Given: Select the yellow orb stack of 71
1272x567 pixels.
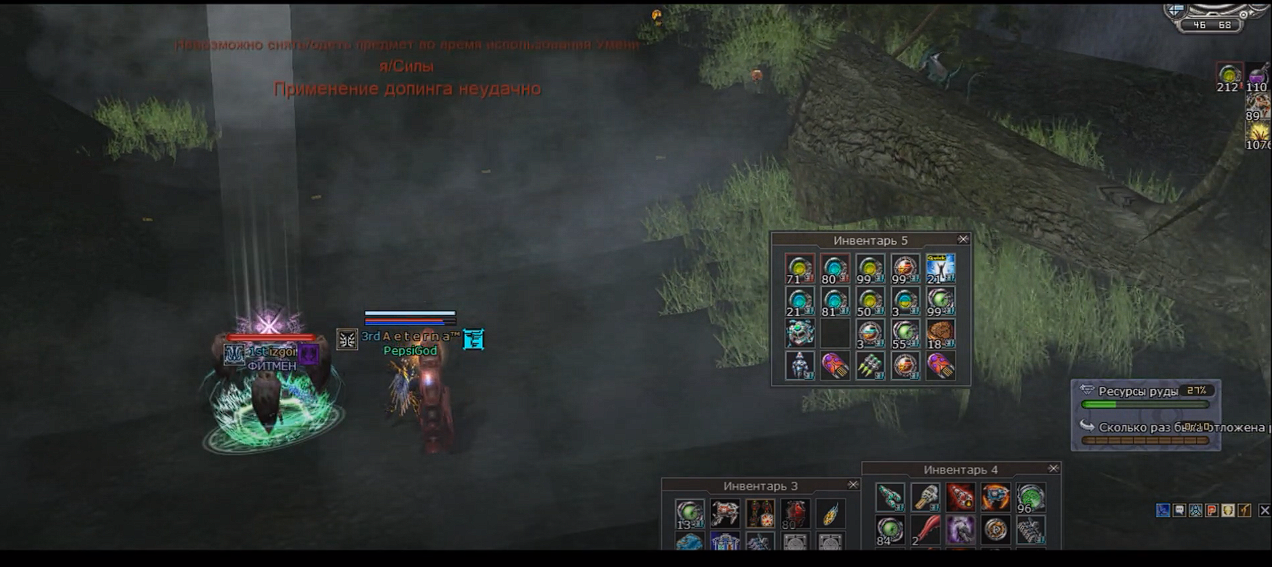Looking at the screenshot, I should [800, 268].
